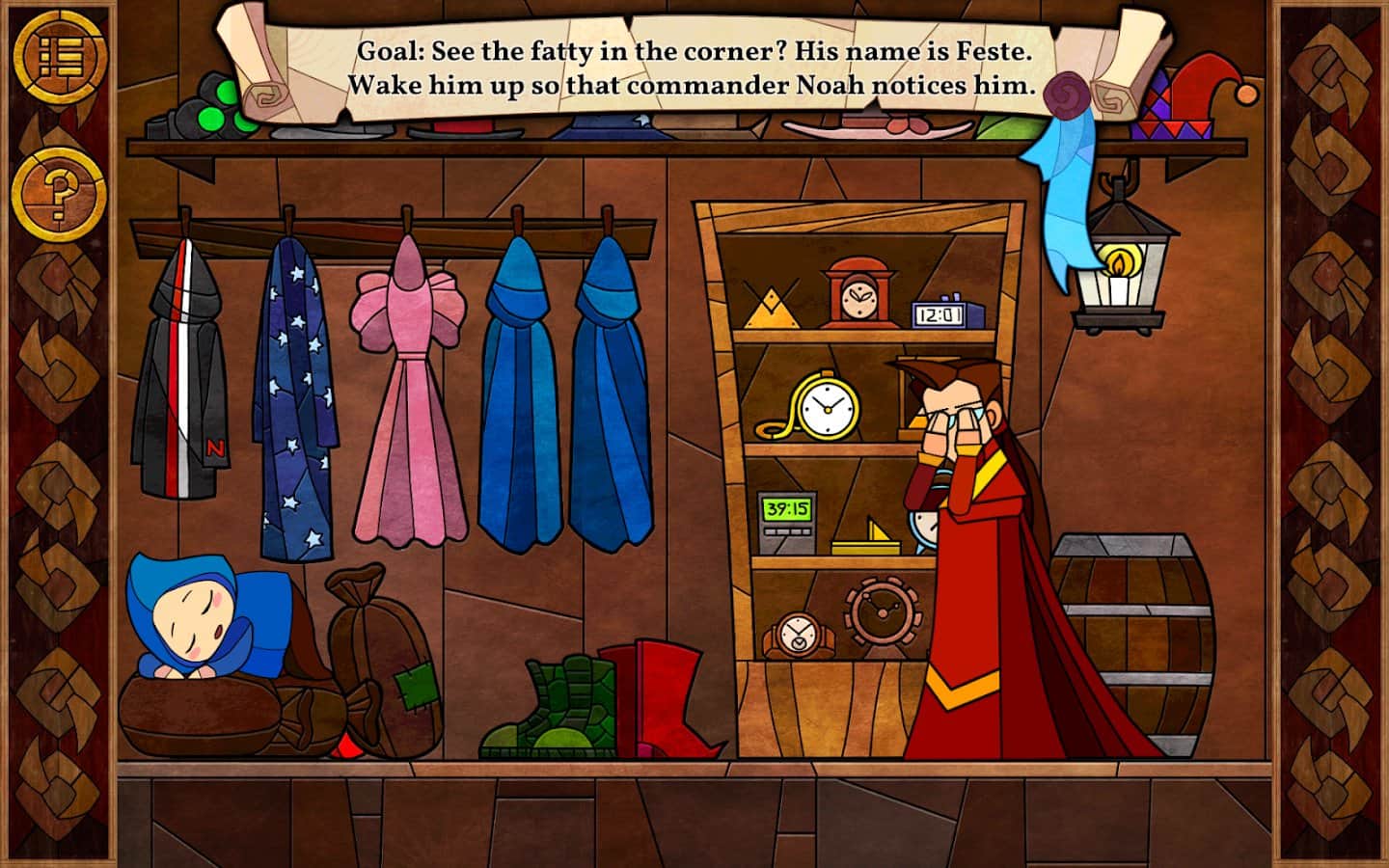Click the golden triangle trinket on the top shelf
Image resolution: width=1389 pixels, height=868 pixels.
click(770, 307)
